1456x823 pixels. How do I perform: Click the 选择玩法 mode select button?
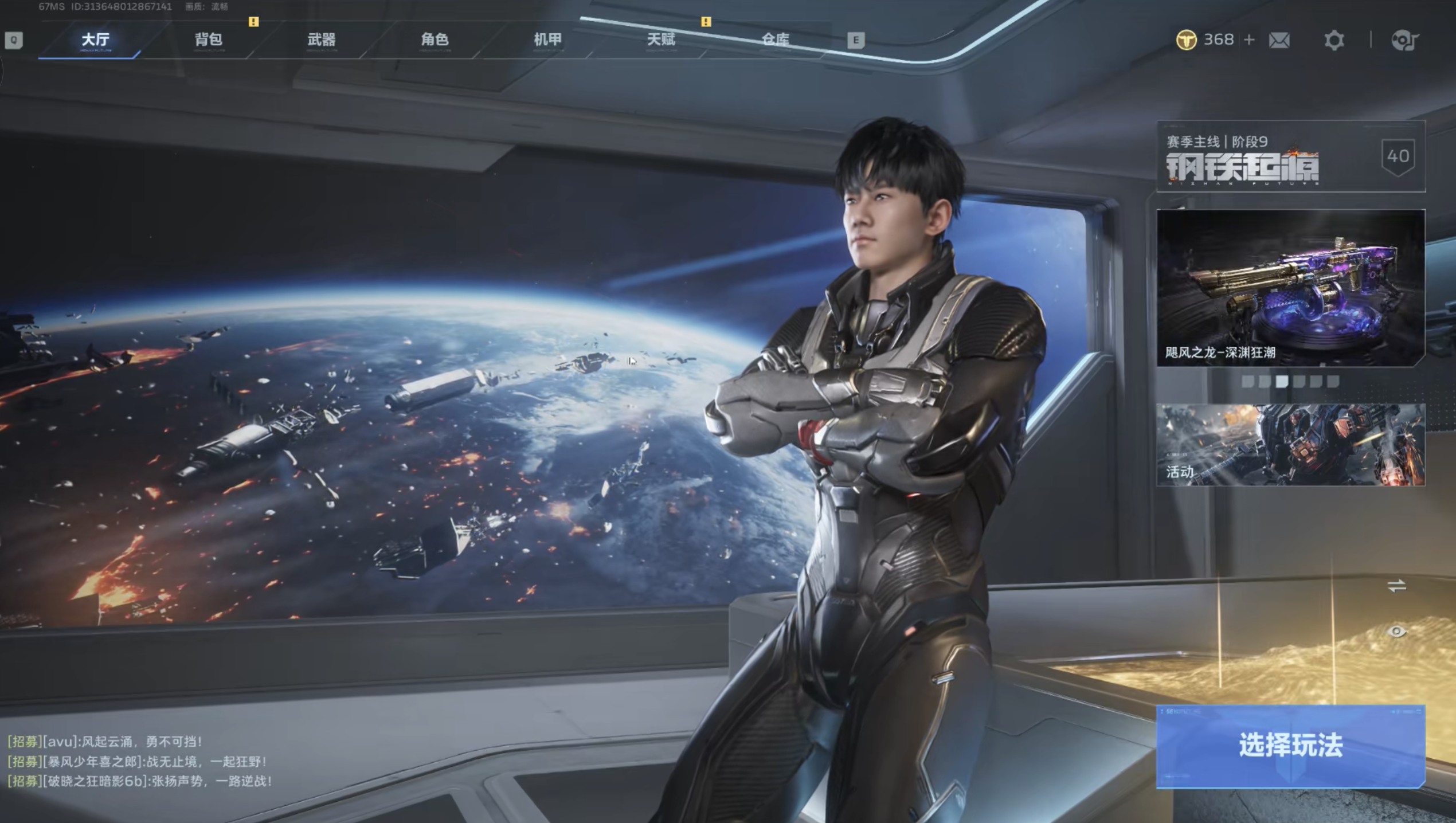click(x=1290, y=746)
